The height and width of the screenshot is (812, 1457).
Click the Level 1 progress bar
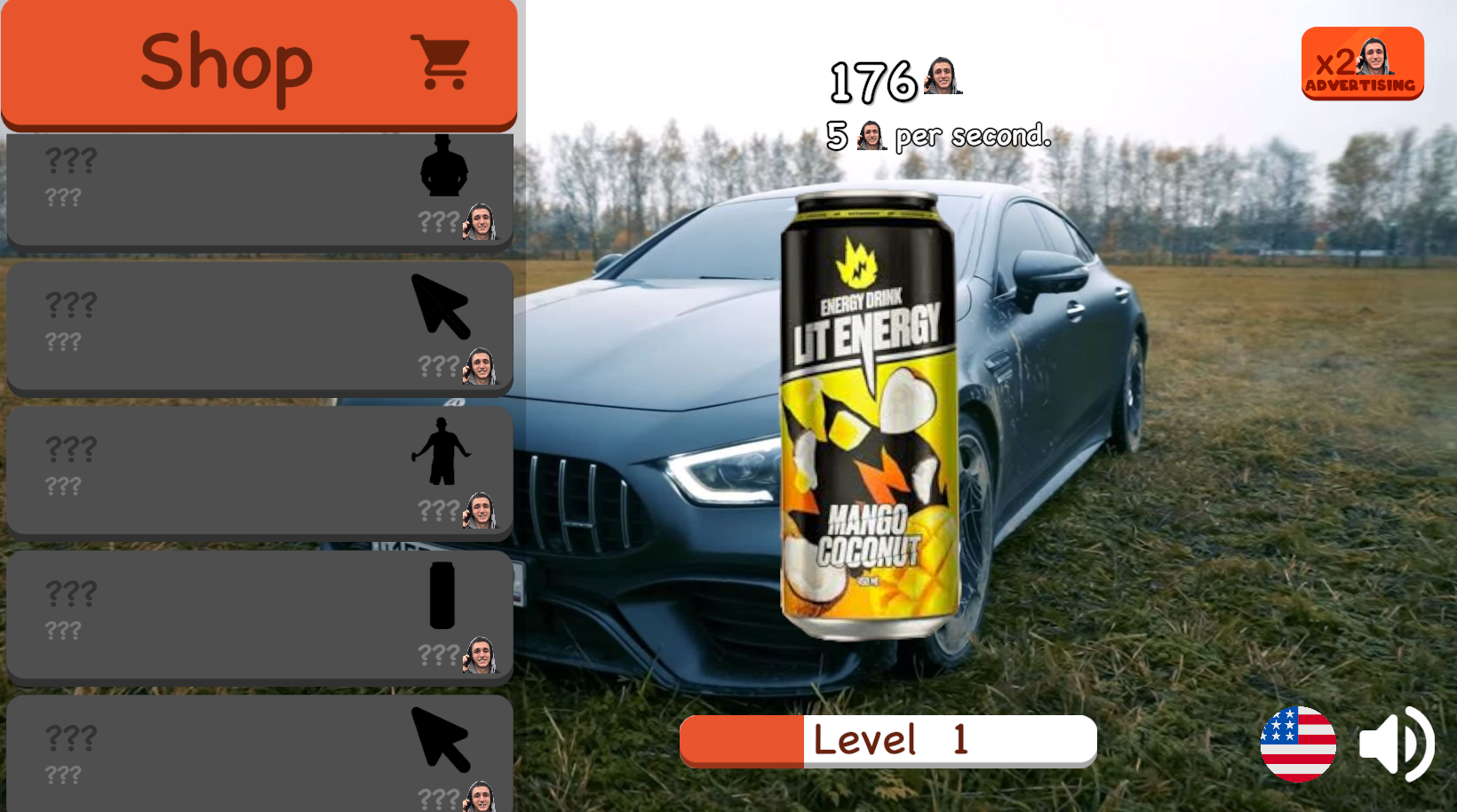point(887,740)
